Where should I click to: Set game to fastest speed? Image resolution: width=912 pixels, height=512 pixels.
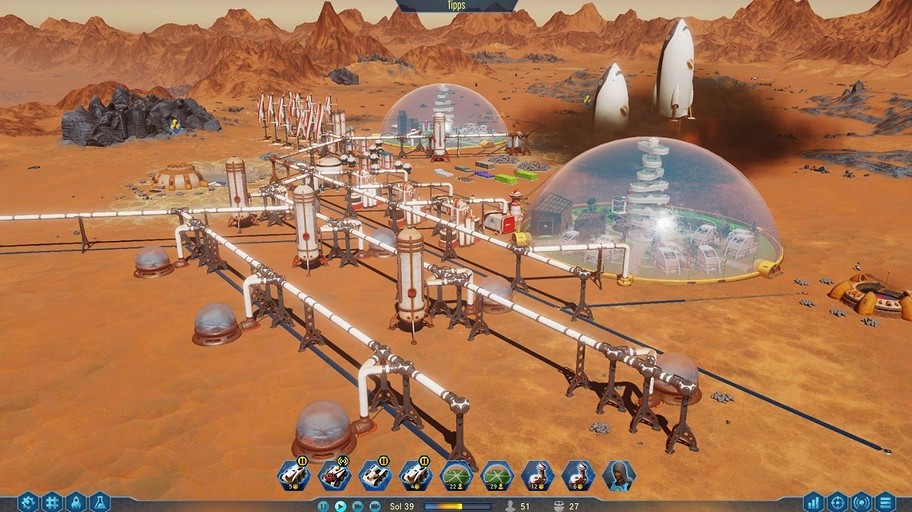pyautogui.click(x=373, y=506)
